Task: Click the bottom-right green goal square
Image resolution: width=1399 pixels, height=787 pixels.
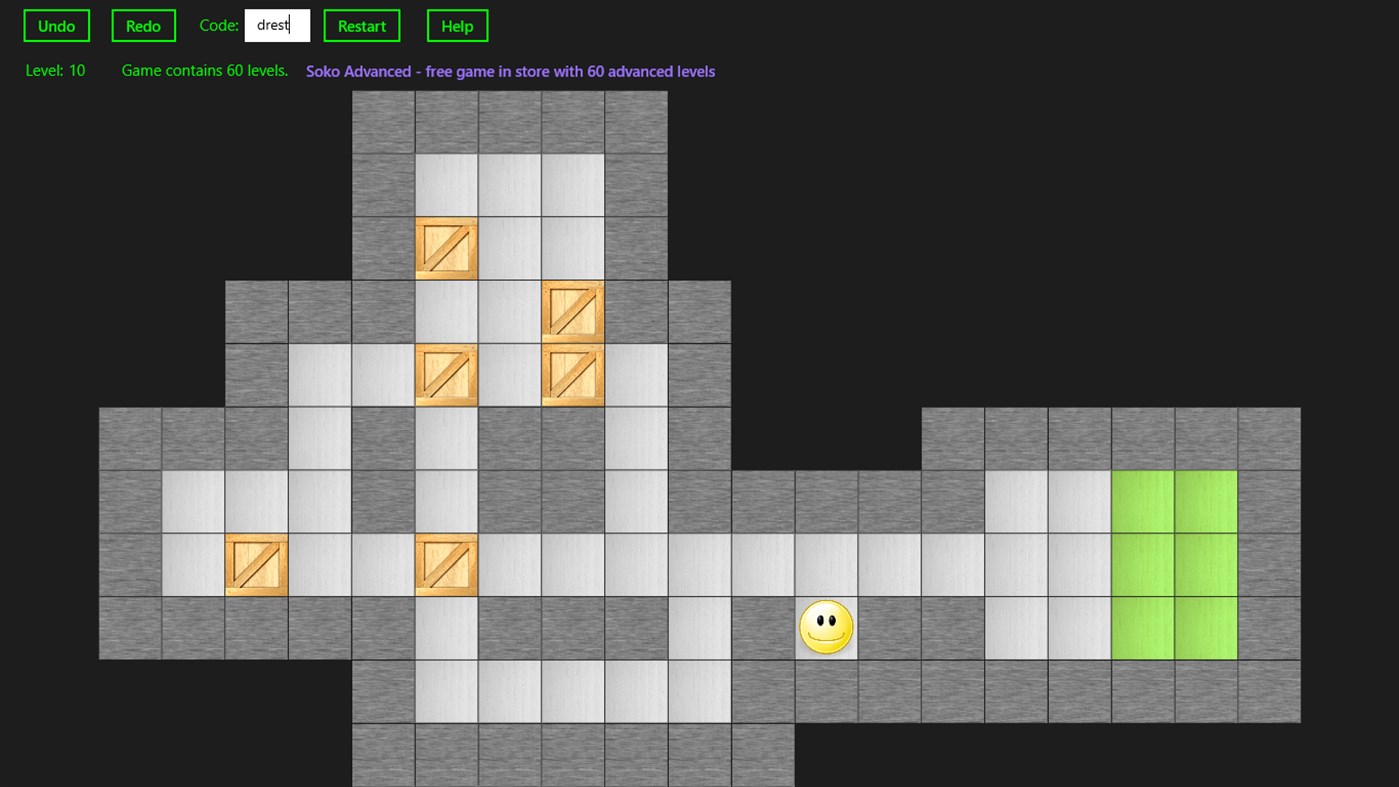Action: point(1206,627)
